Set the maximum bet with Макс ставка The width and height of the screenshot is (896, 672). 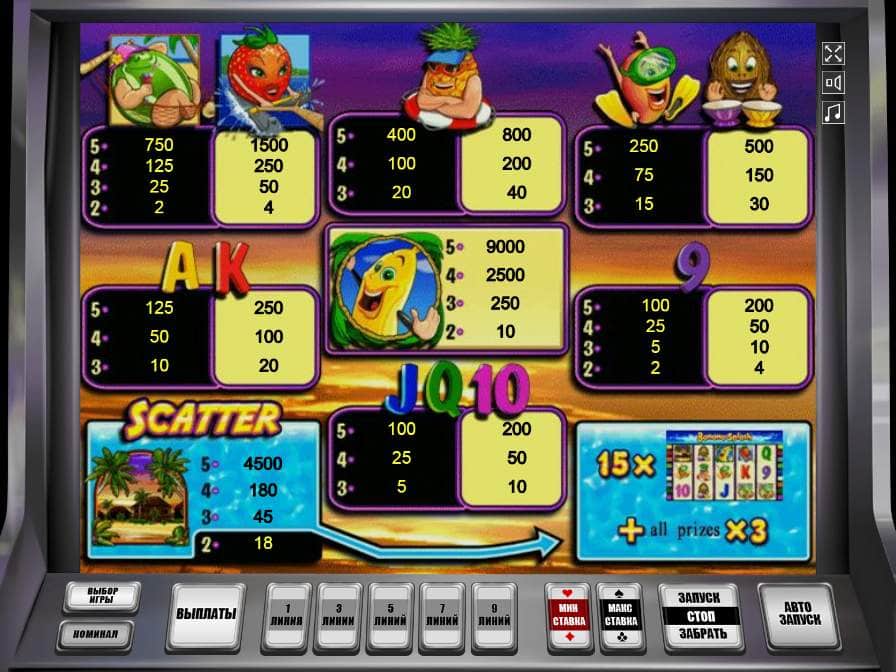tap(620, 613)
